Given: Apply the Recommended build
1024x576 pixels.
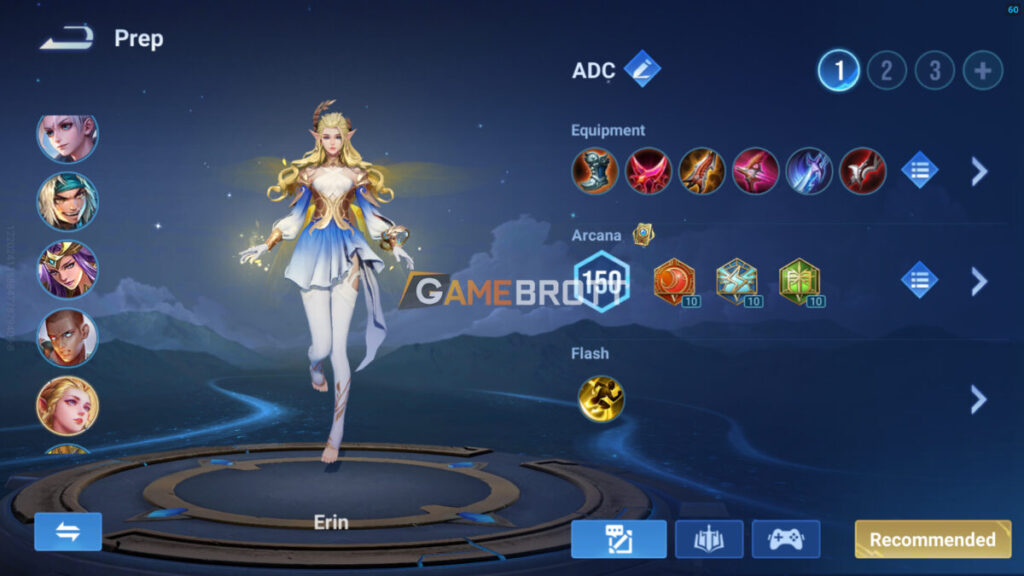Looking at the screenshot, I should point(932,539).
